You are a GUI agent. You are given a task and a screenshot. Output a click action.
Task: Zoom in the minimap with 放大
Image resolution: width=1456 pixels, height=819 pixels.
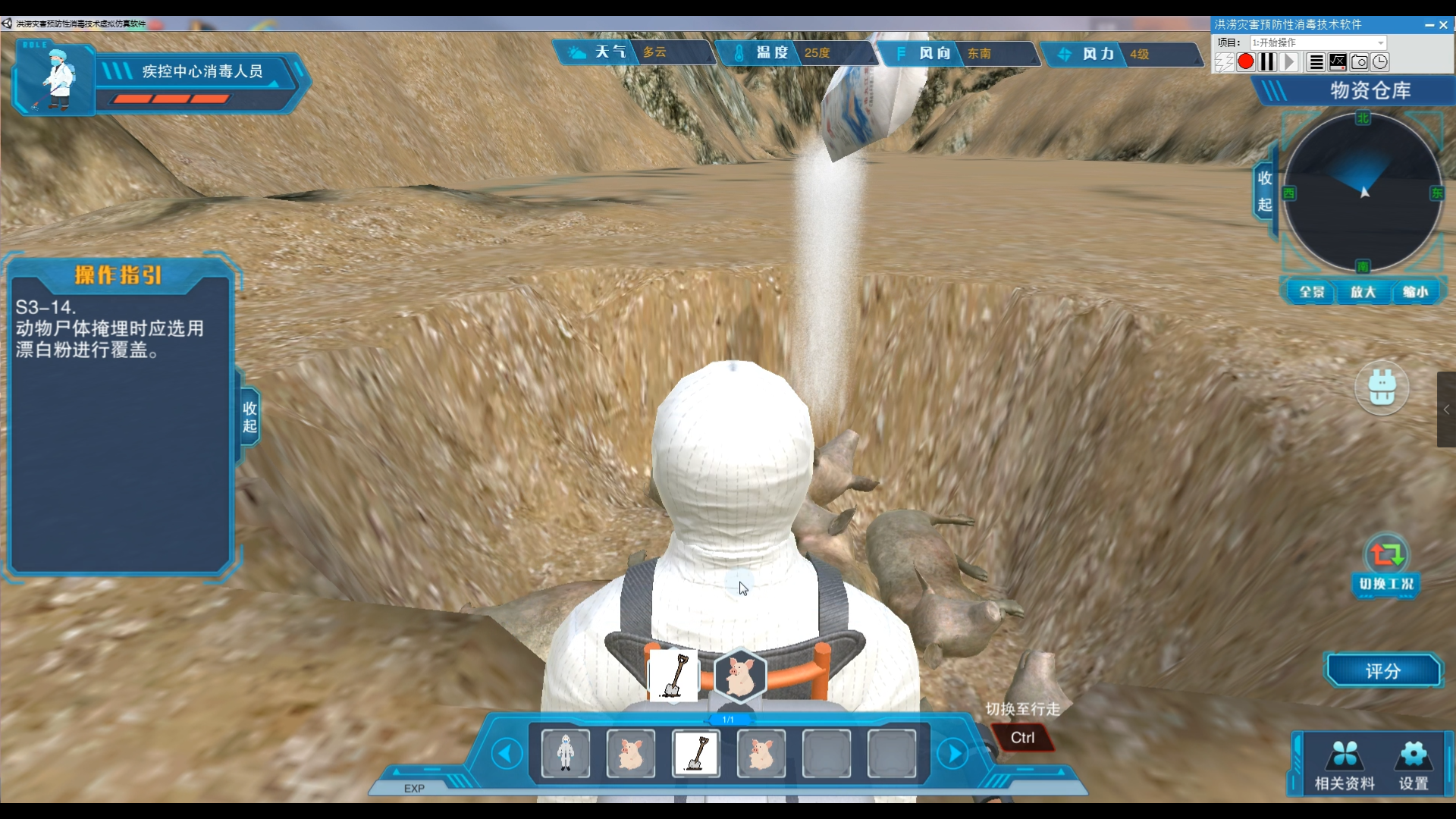click(1363, 292)
